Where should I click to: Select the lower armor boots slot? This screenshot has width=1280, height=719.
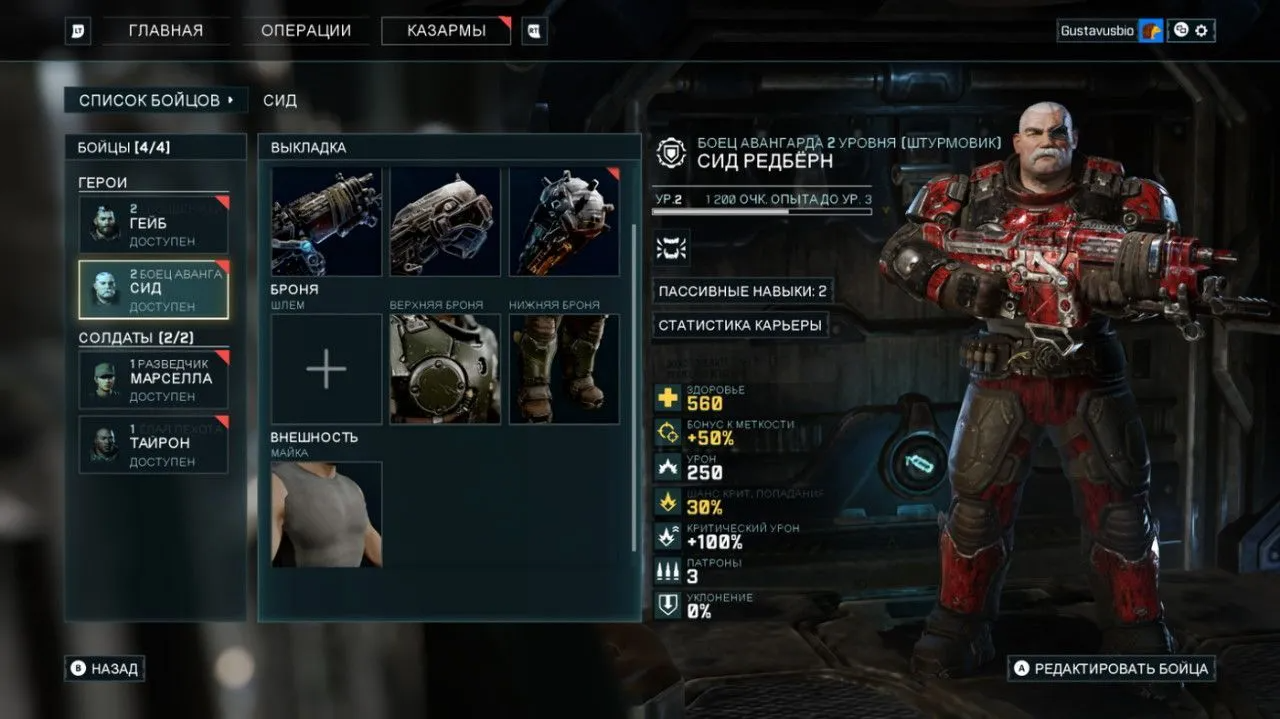coord(564,369)
